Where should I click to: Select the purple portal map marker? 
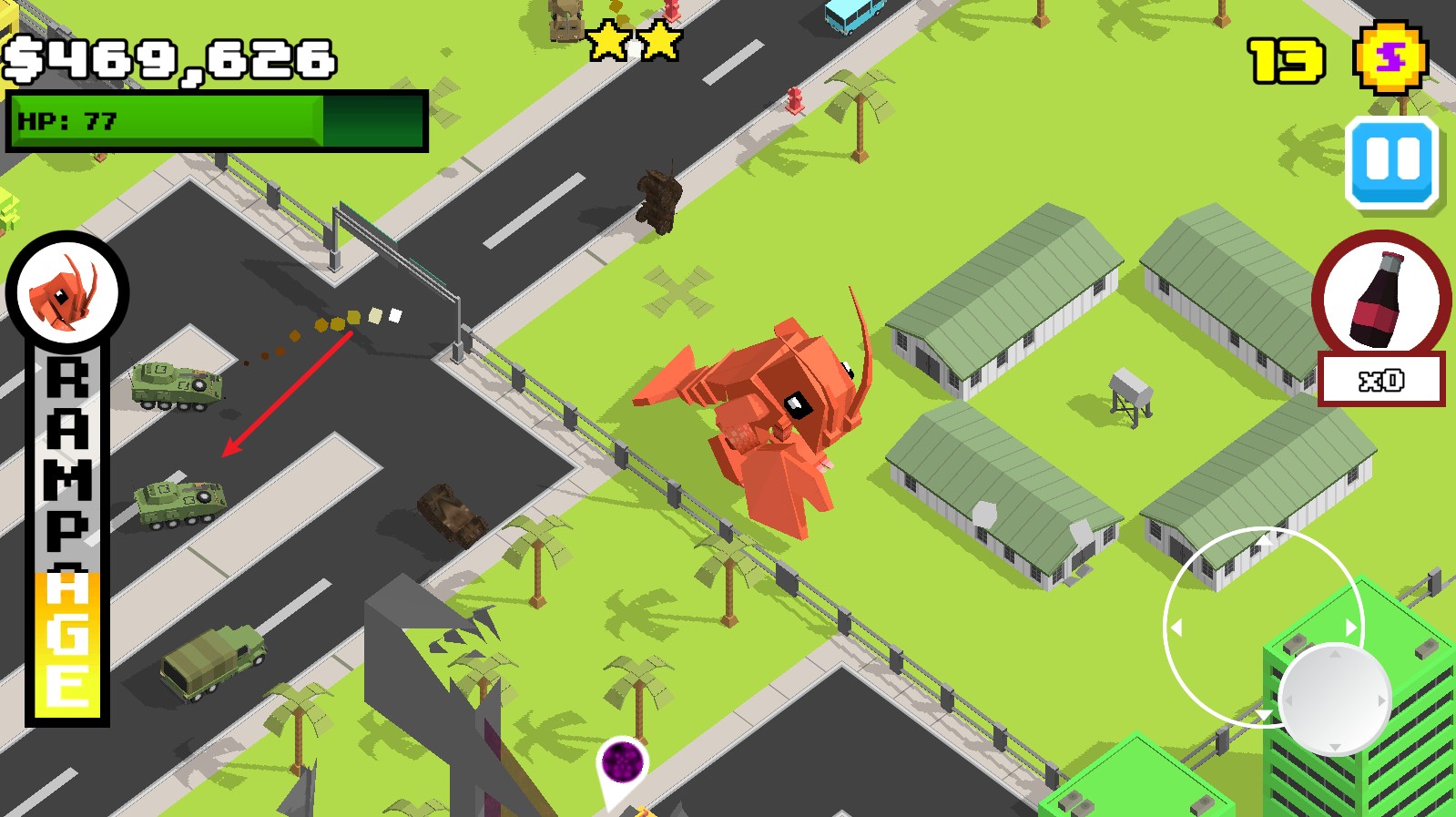(622, 763)
